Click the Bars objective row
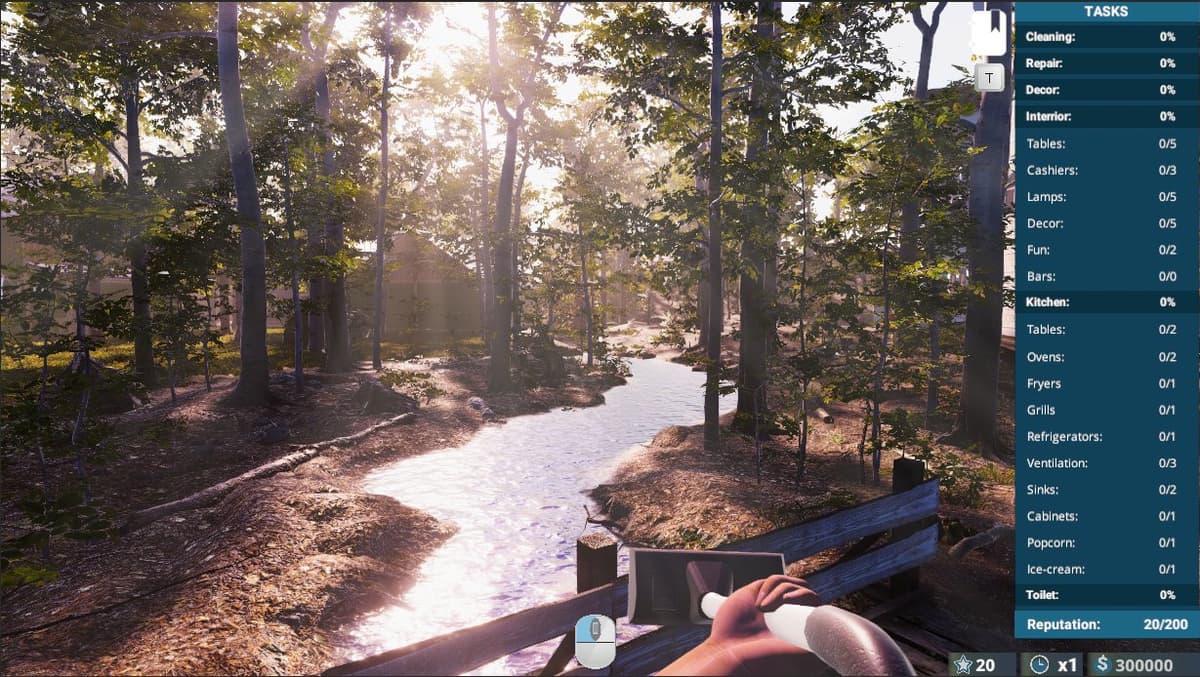 point(1106,276)
